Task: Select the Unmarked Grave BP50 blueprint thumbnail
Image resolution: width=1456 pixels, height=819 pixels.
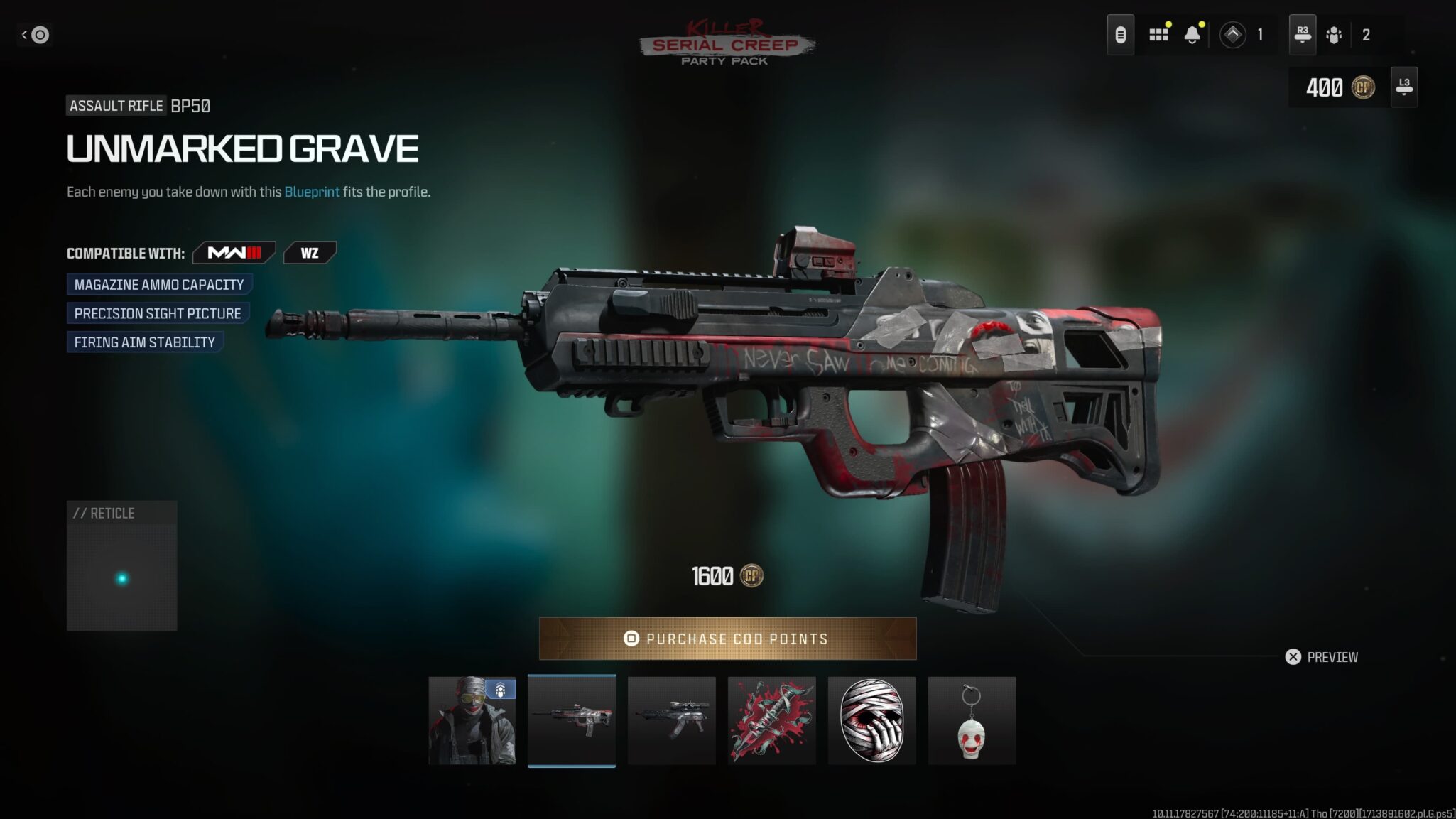Action: pyautogui.click(x=572, y=720)
